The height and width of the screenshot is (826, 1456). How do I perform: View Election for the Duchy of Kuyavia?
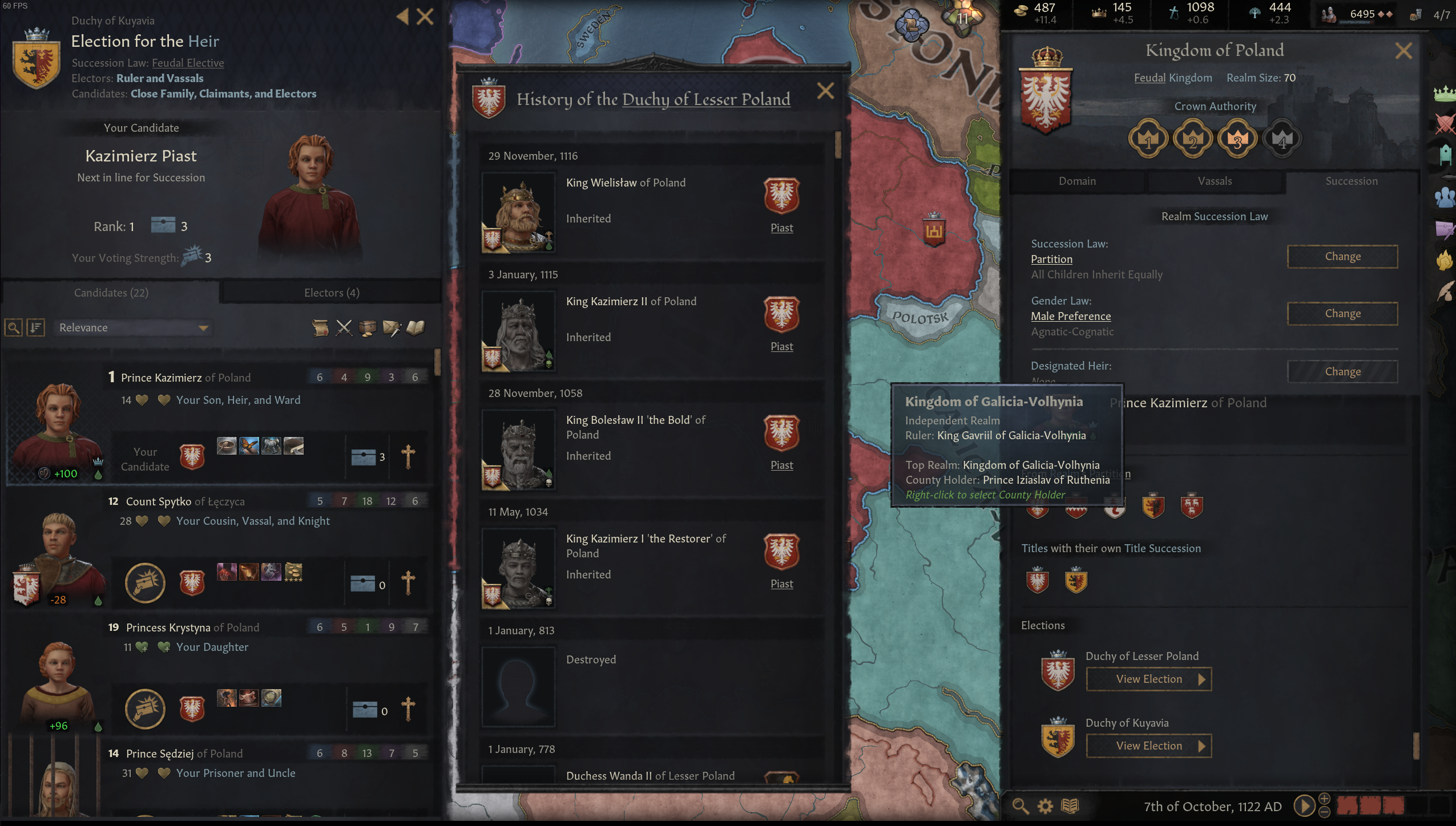click(x=1148, y=746)
